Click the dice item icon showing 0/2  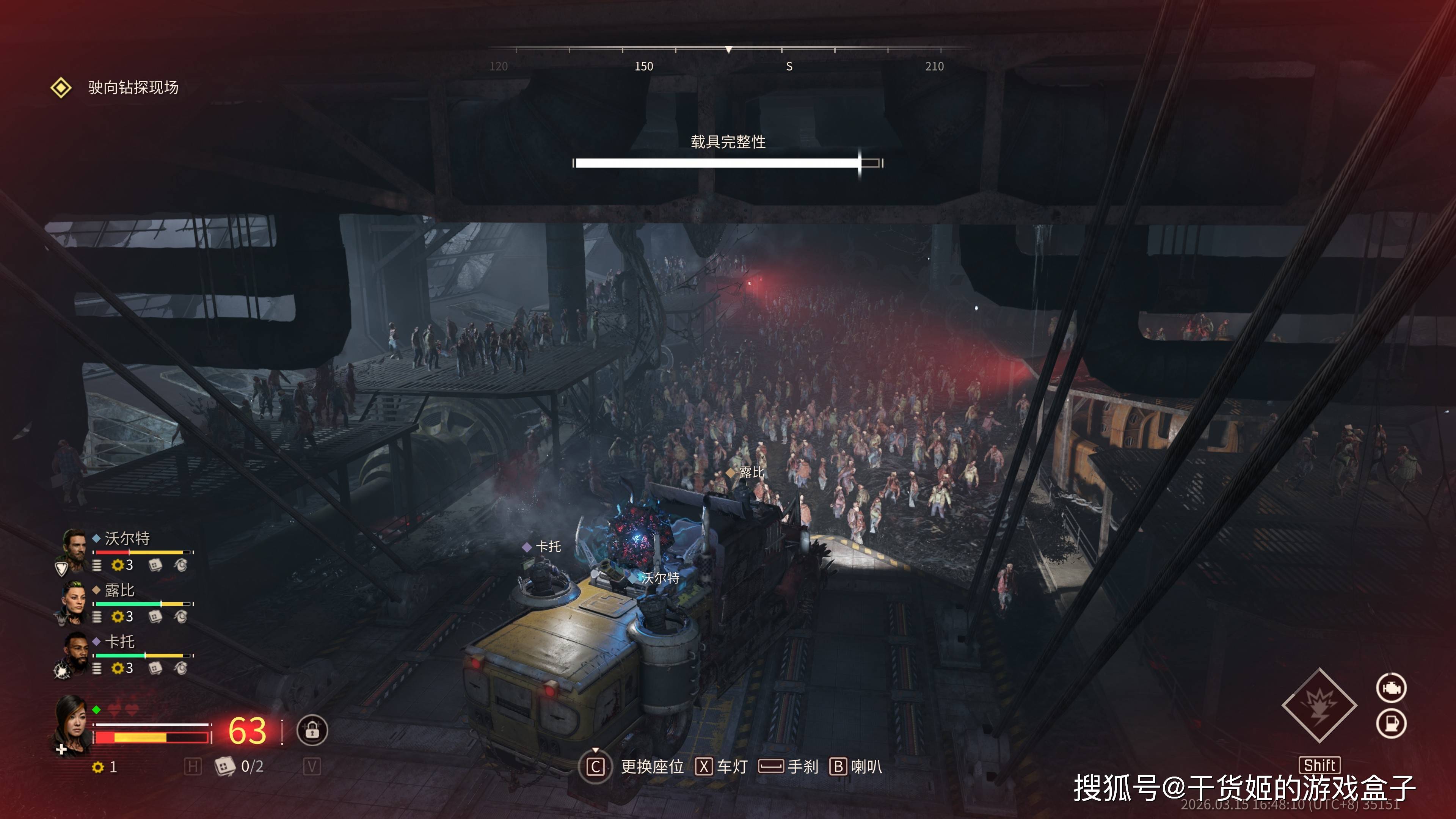click(x=225, y=766)
